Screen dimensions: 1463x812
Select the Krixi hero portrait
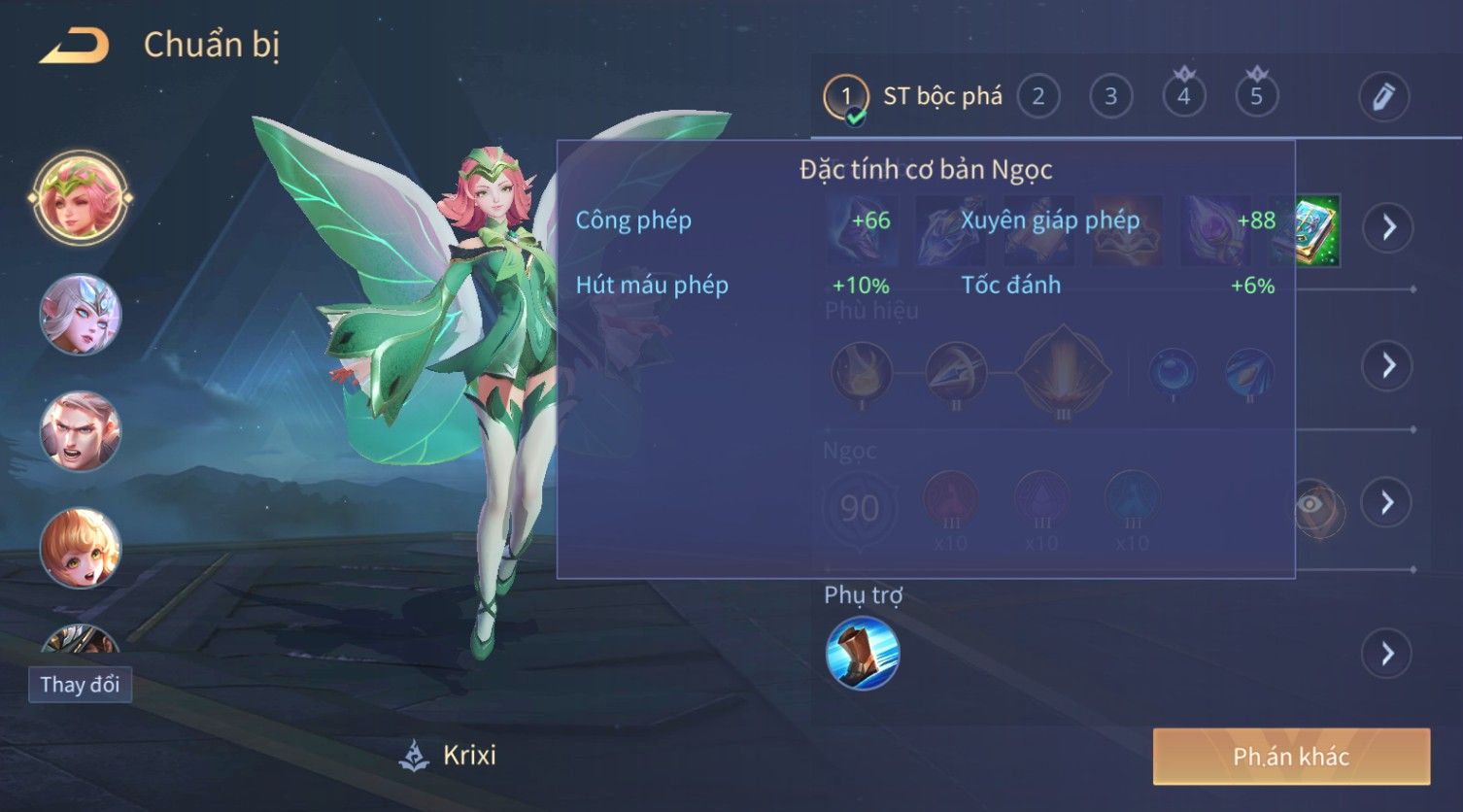(81, 197)
